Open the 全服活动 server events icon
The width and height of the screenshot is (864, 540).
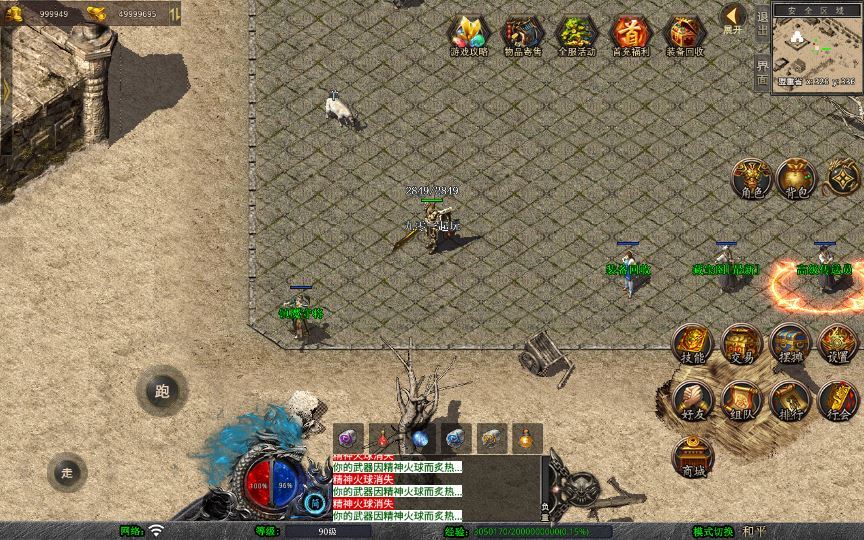pyautogui.click(x=576, y=35)
